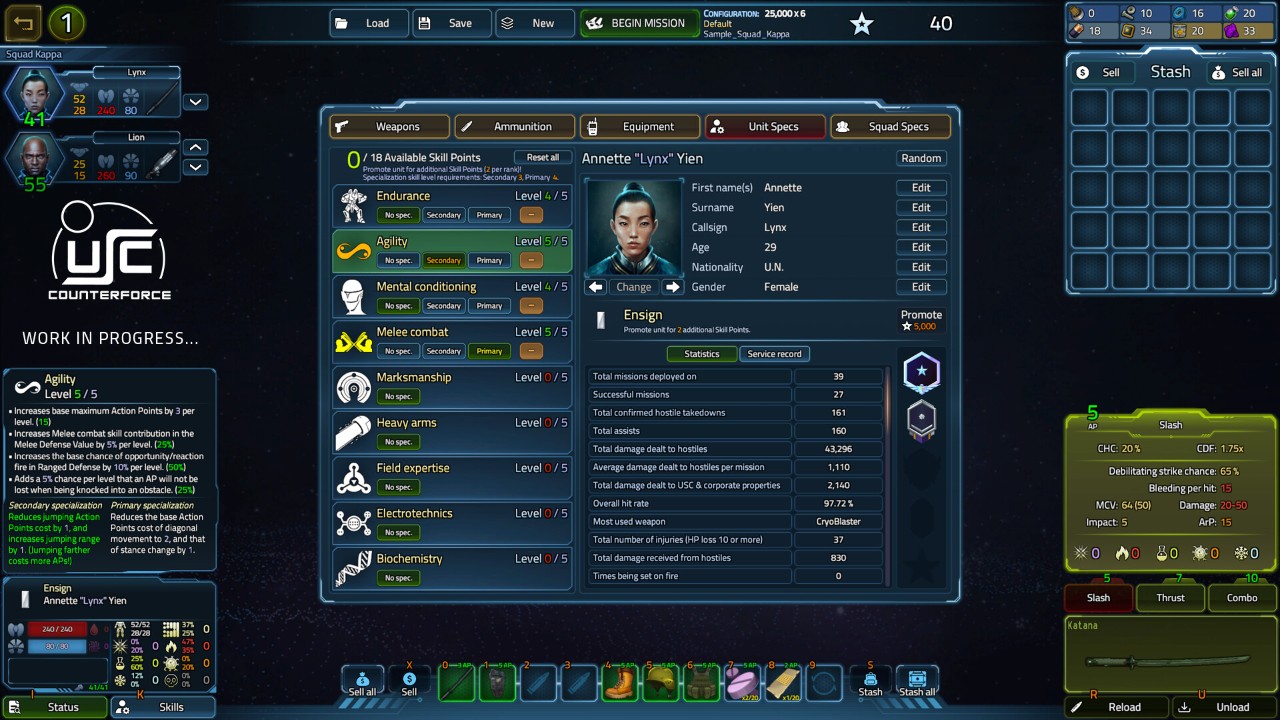Expand Lynx's squad member panel chevron
1280x720 pixels.
[x=195, y=100]
